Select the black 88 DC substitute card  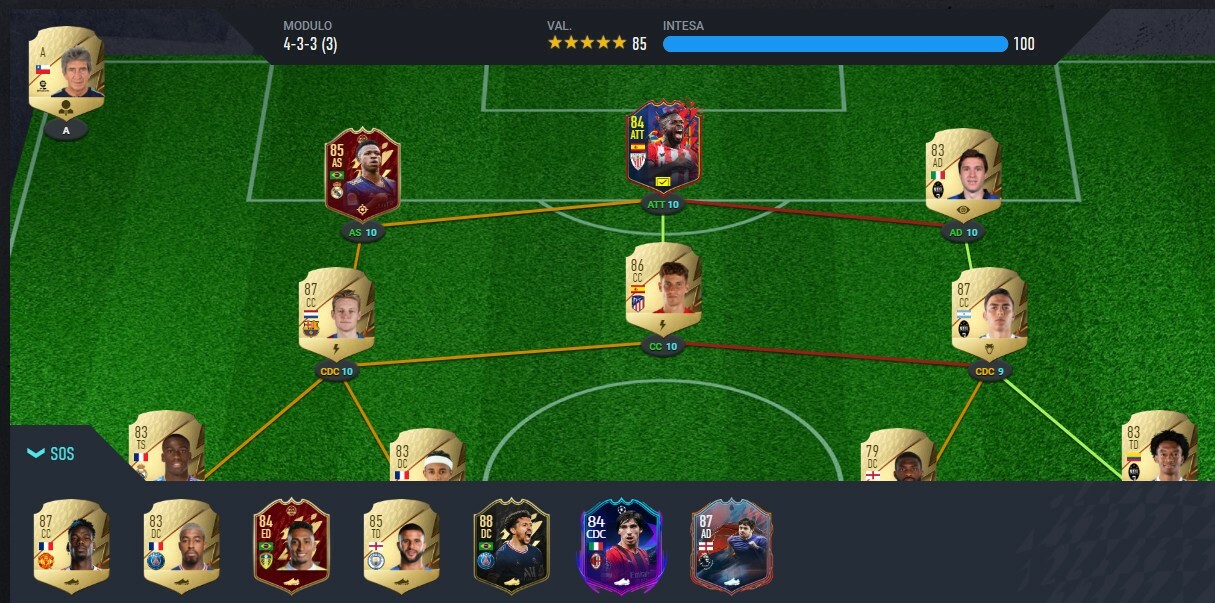(511, 547)
